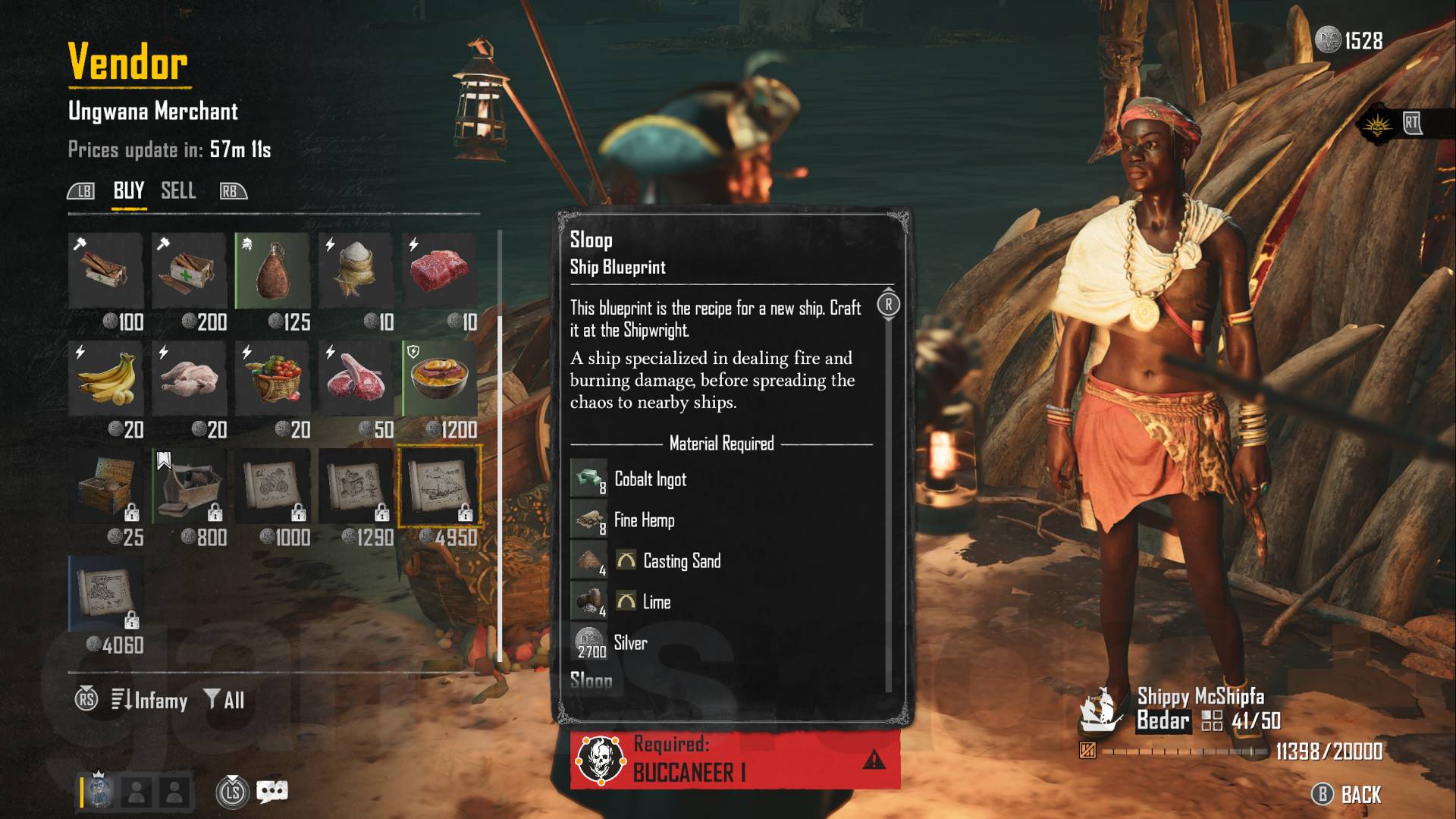Switch to the SELL tab

[178, 190]
